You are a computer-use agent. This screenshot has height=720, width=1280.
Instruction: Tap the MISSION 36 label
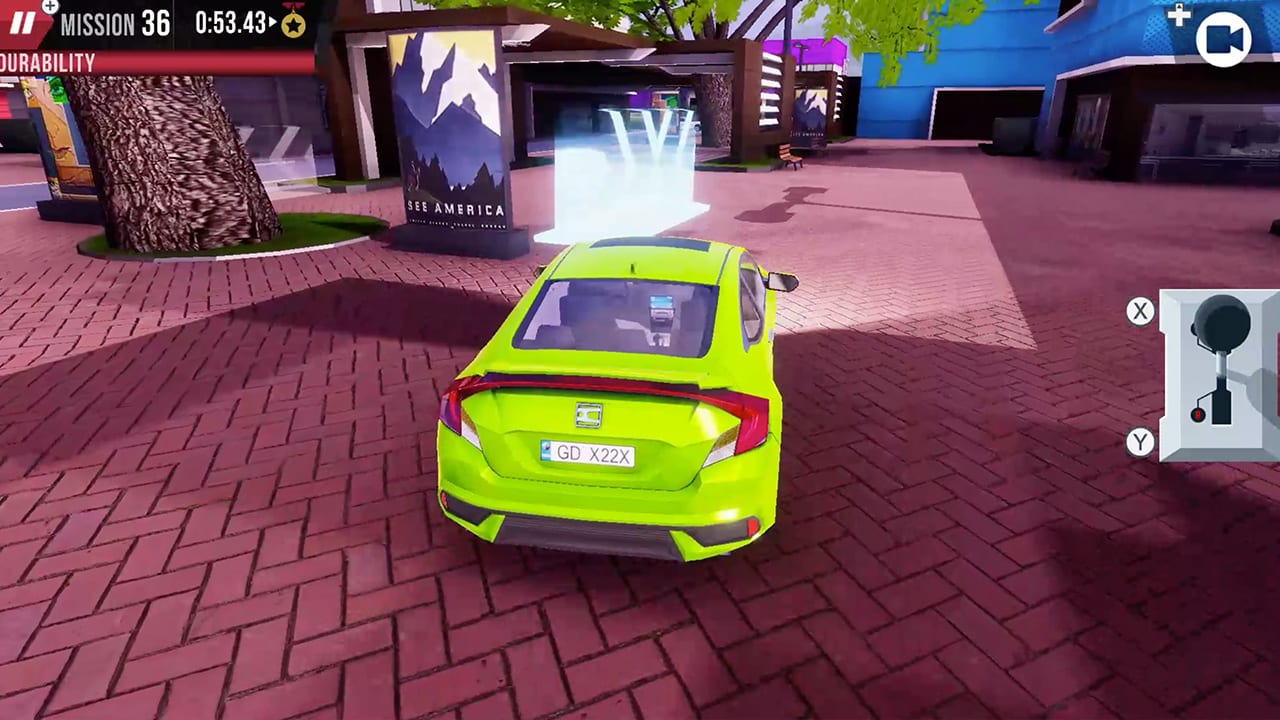[x=113, y=24]
